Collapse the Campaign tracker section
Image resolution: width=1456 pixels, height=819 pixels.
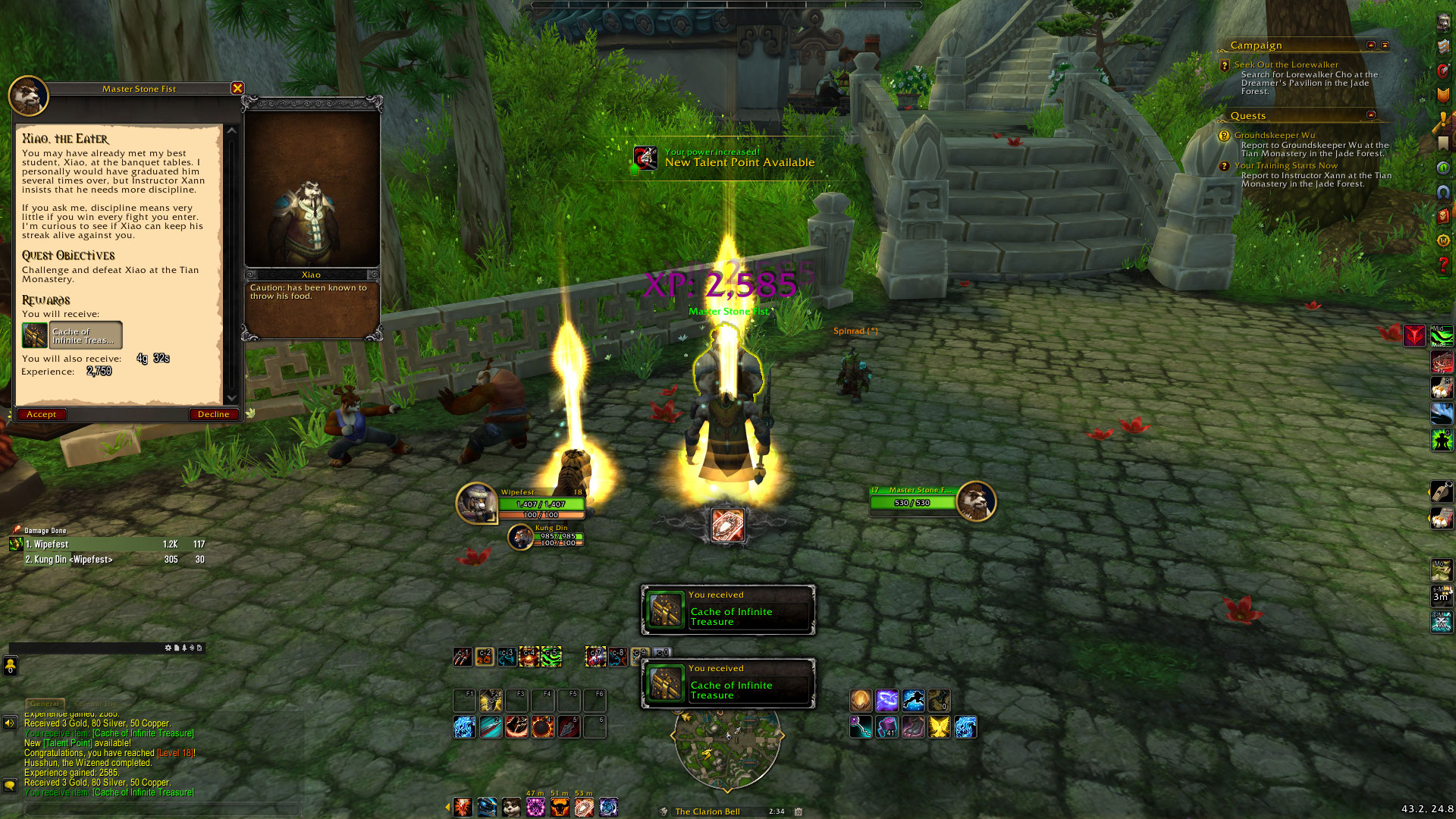point(1371,45)
